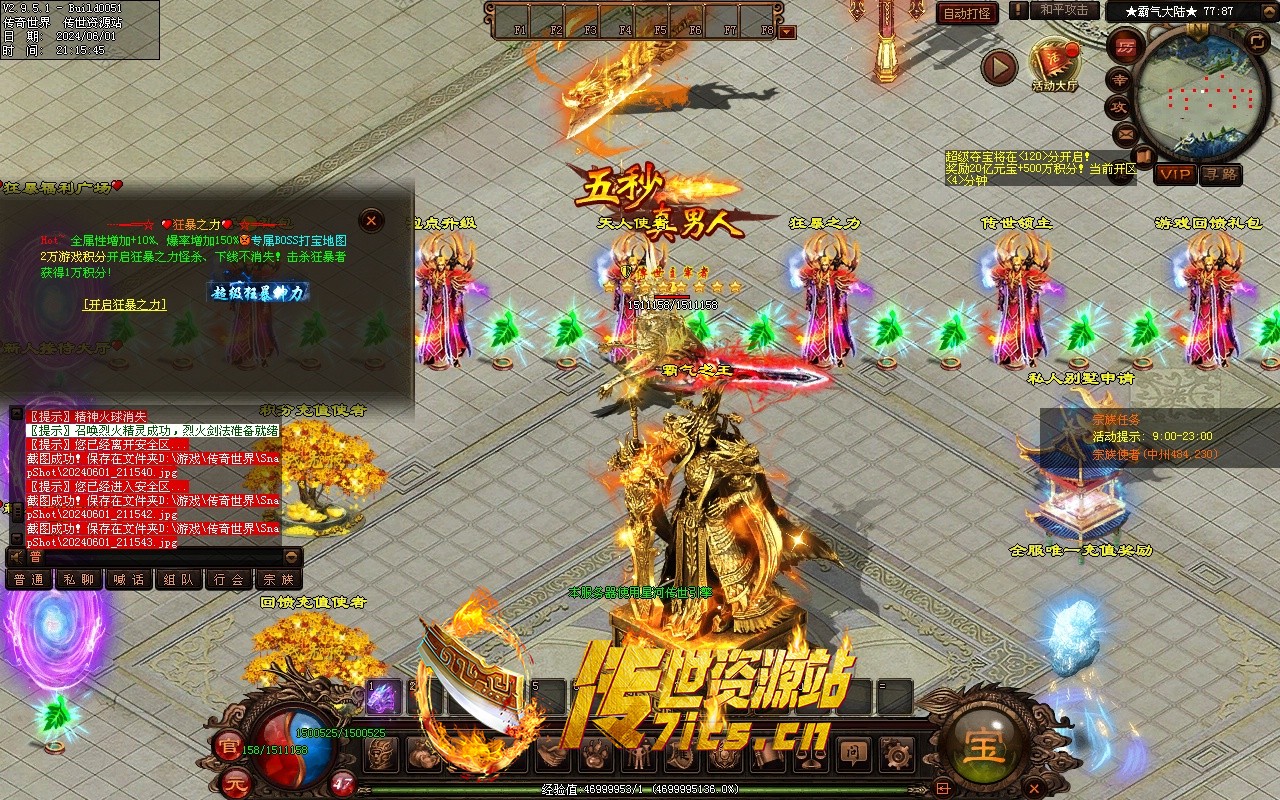Open the gear settings icon
This screenshot has width=1280, height=800.
[897, 752]
